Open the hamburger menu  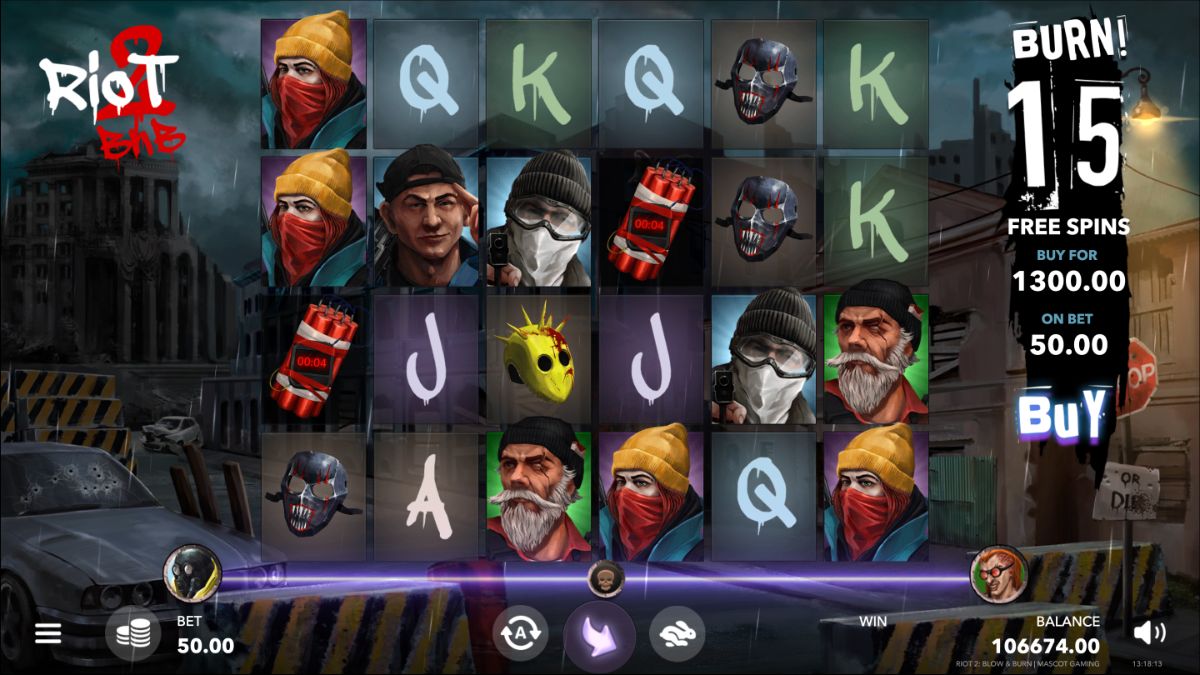(48, 633)
